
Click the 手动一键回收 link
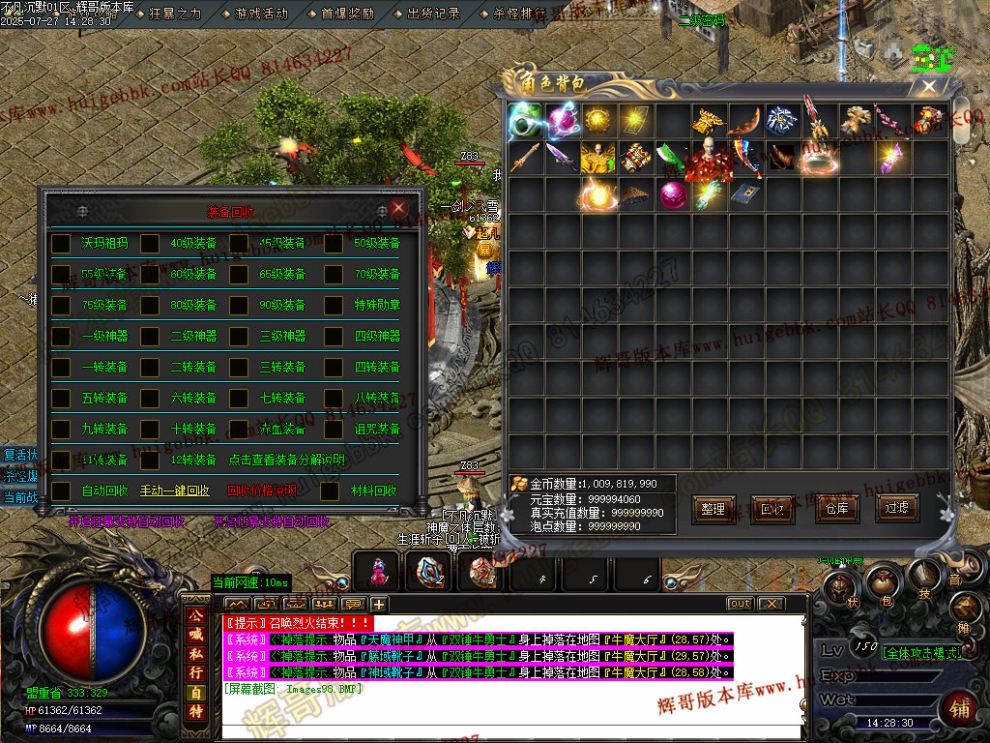coord(175,491)
